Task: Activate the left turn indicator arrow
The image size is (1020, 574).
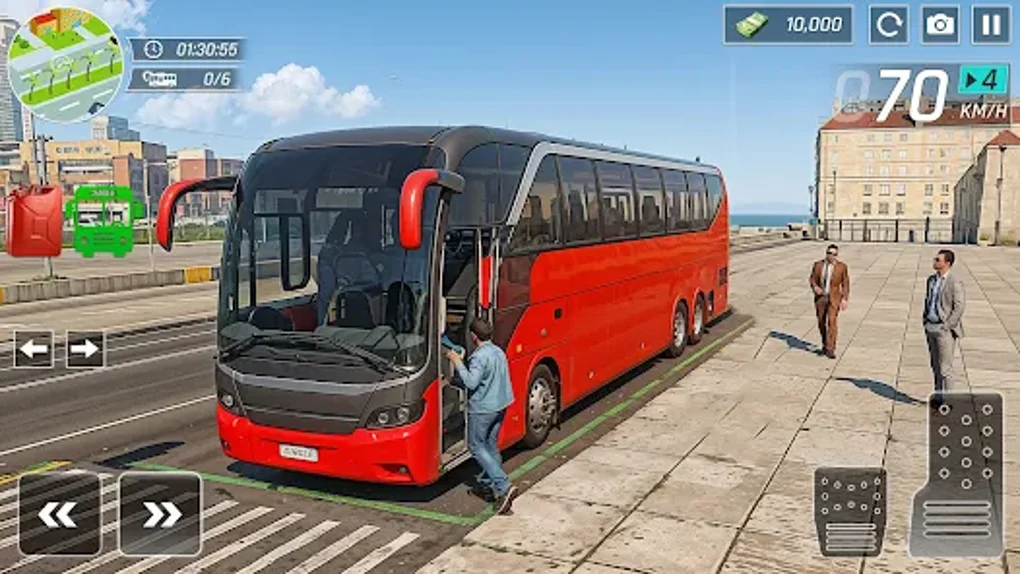Action: [x=33, y=349]
